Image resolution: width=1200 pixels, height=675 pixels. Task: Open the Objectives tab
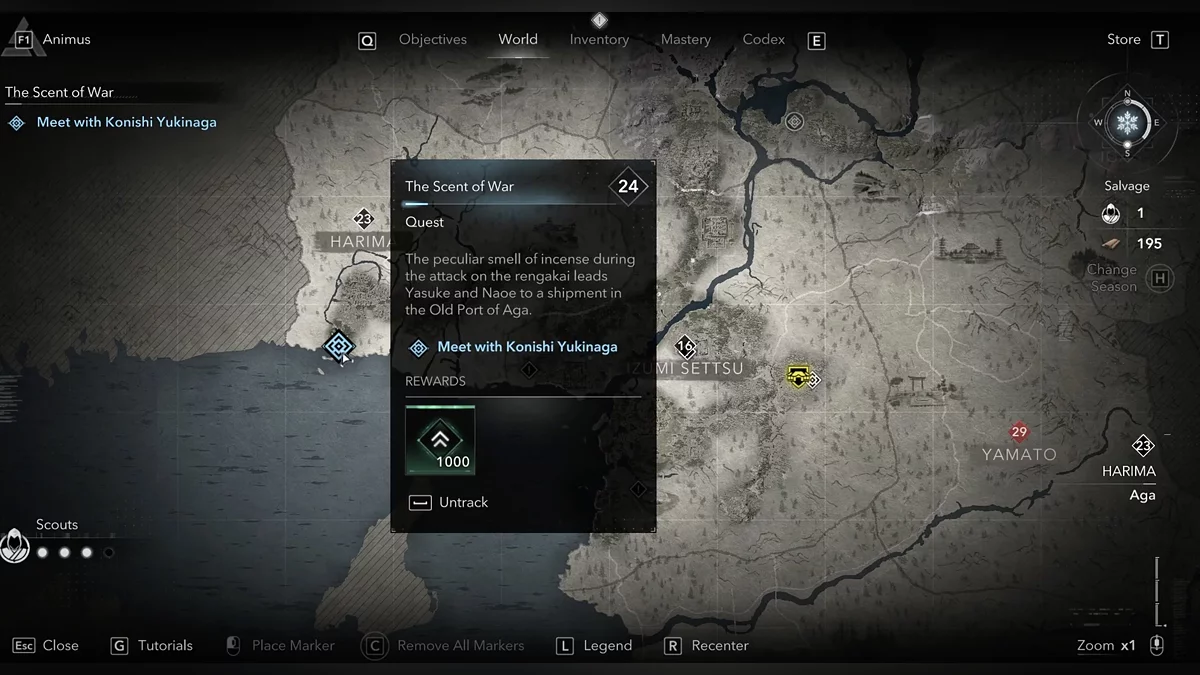click(432, 40)
